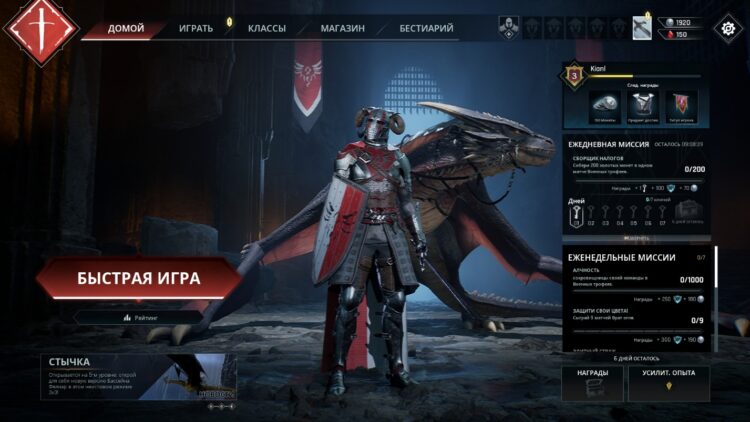Go to the Классы tab
This screenshot has width=750, height=422.
click(x=267, y=28)
